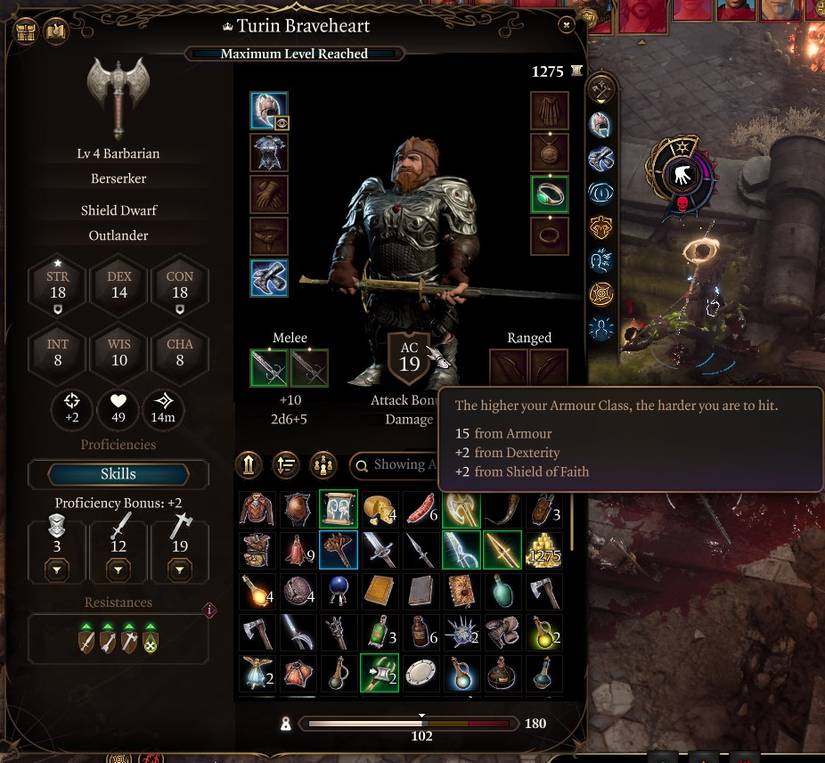Screen dimensions: 825x763
Task: Choose the glowing golden battleaxe item
Action: click(x=461, y=509)
